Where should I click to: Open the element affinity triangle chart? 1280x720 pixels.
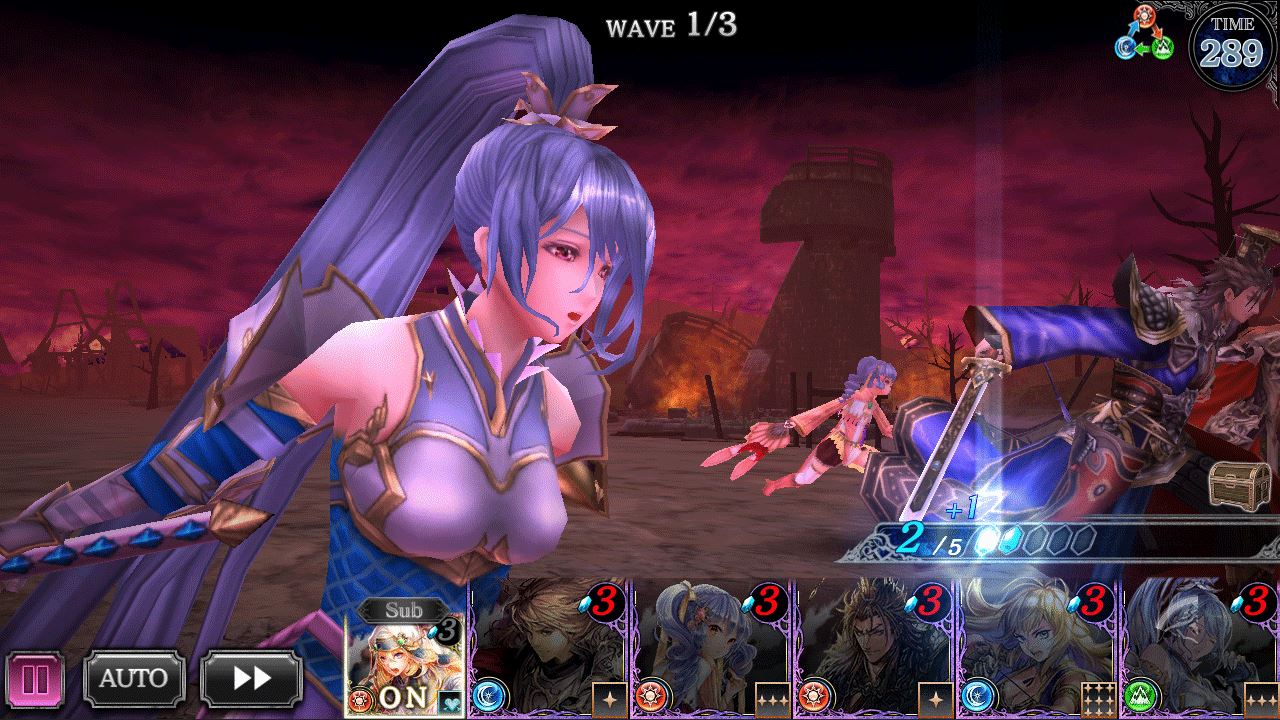[1145, 35]
